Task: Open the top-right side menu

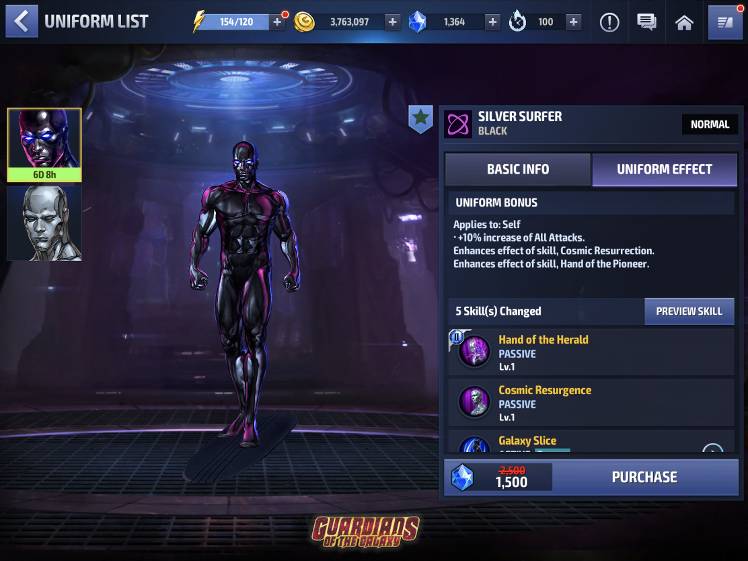Action: pyautogui.click(x=724, y=22)
